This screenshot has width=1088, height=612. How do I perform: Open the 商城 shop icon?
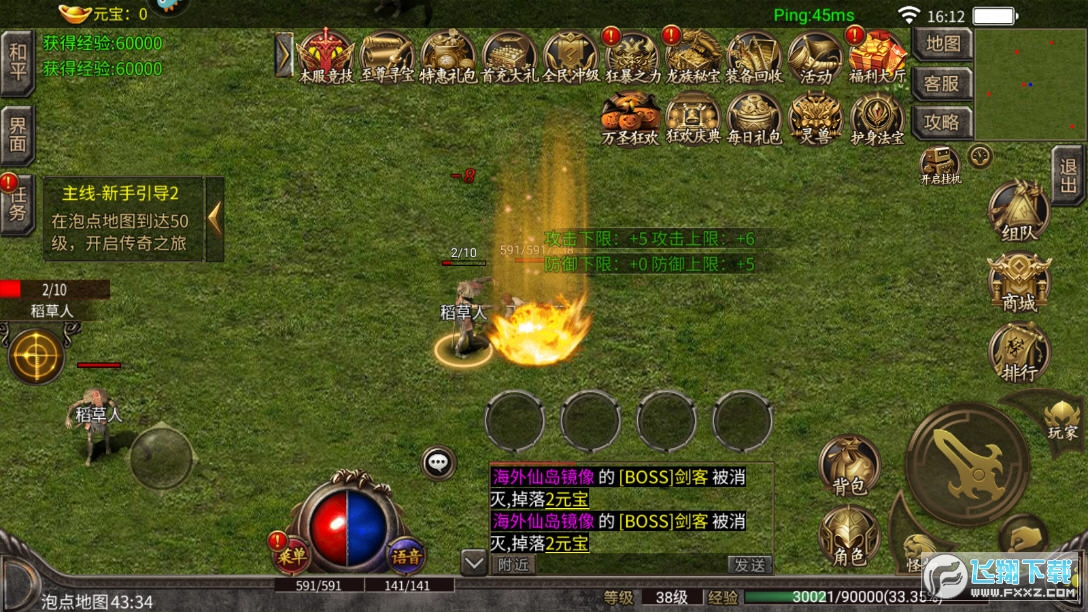click(1018, 284)
